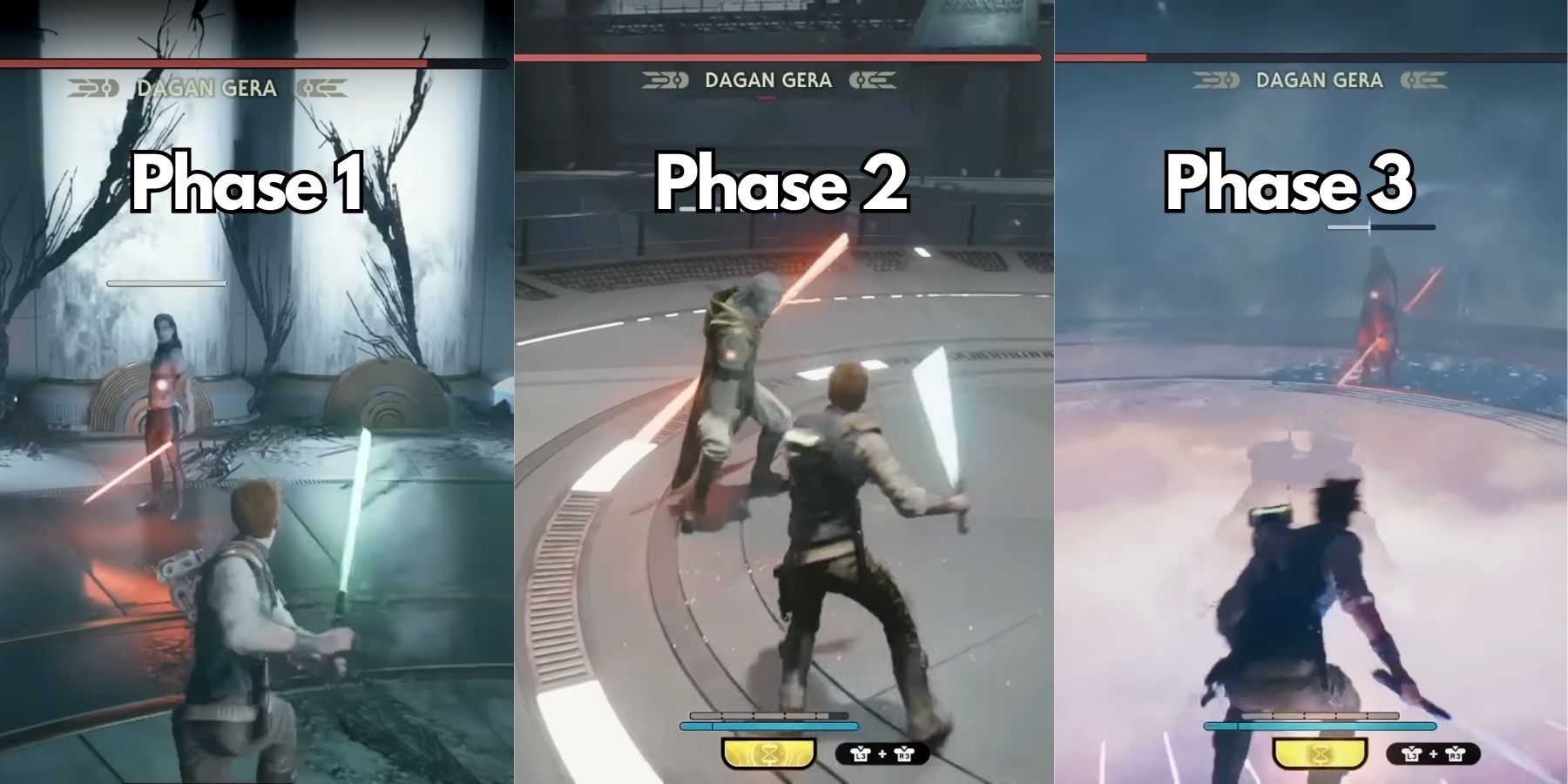Click the plus symbol between L3 and R3 in Phase 2
This screenshot has width=1568, height=784.
882,754
